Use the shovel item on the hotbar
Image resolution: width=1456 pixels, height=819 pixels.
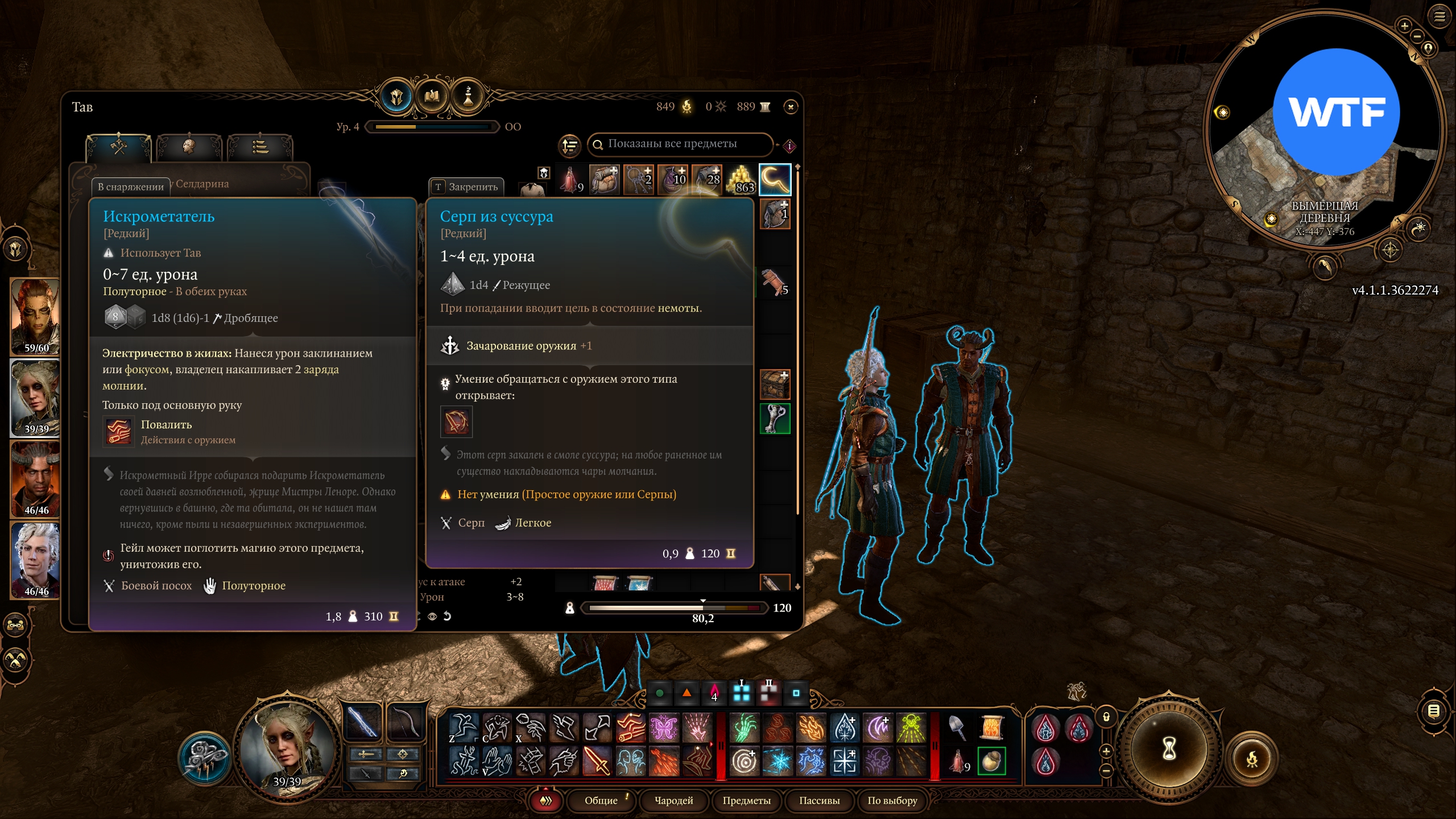pyautogui.click(x=958, y=727)
